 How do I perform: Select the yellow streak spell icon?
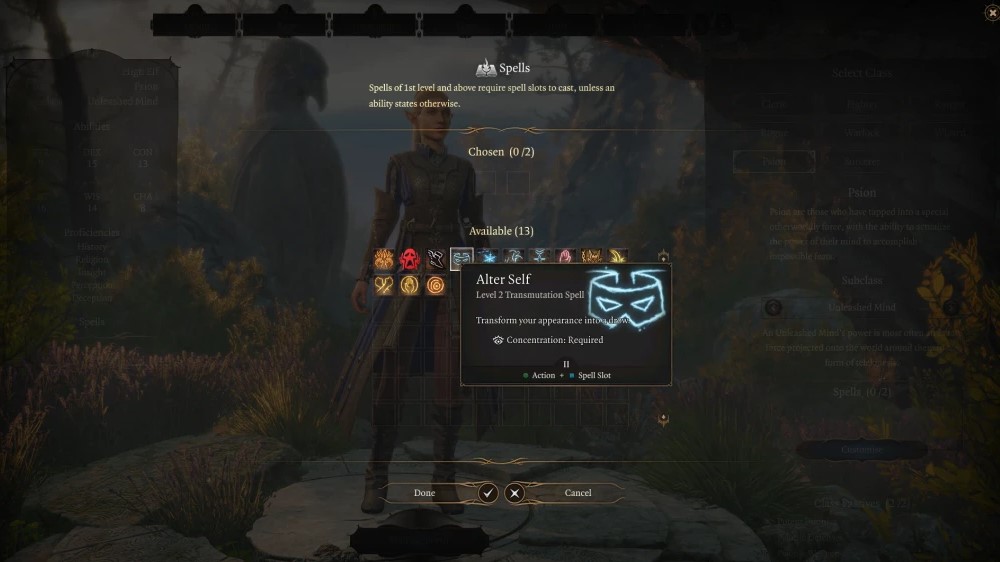click(618, 260)
